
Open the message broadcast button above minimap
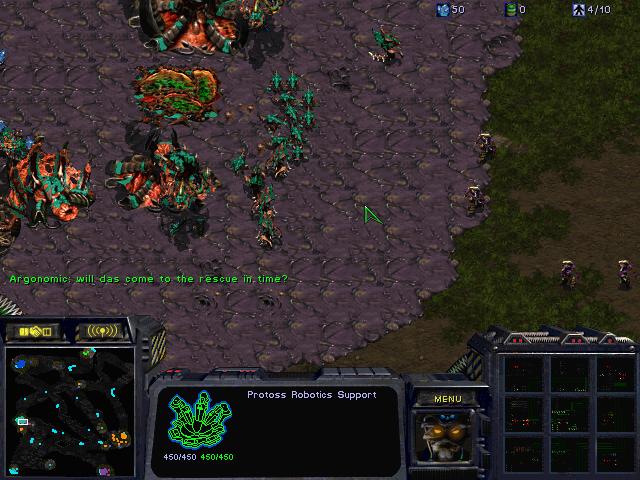[x=103, y=331]
